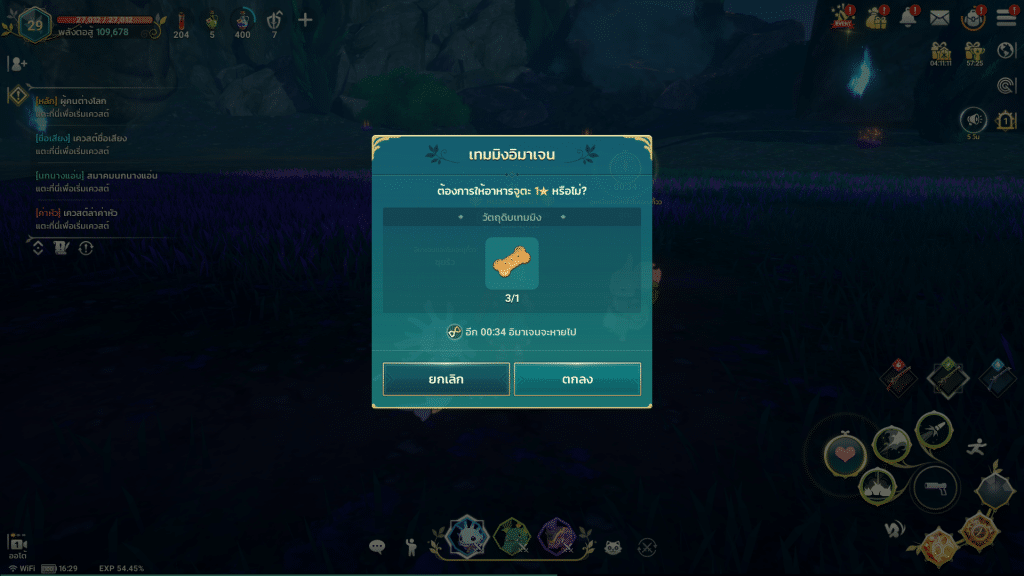The height and width of the screenshot is (576, 1024).
Task: Open the gold bag and gift rewards
Action: 877,18
